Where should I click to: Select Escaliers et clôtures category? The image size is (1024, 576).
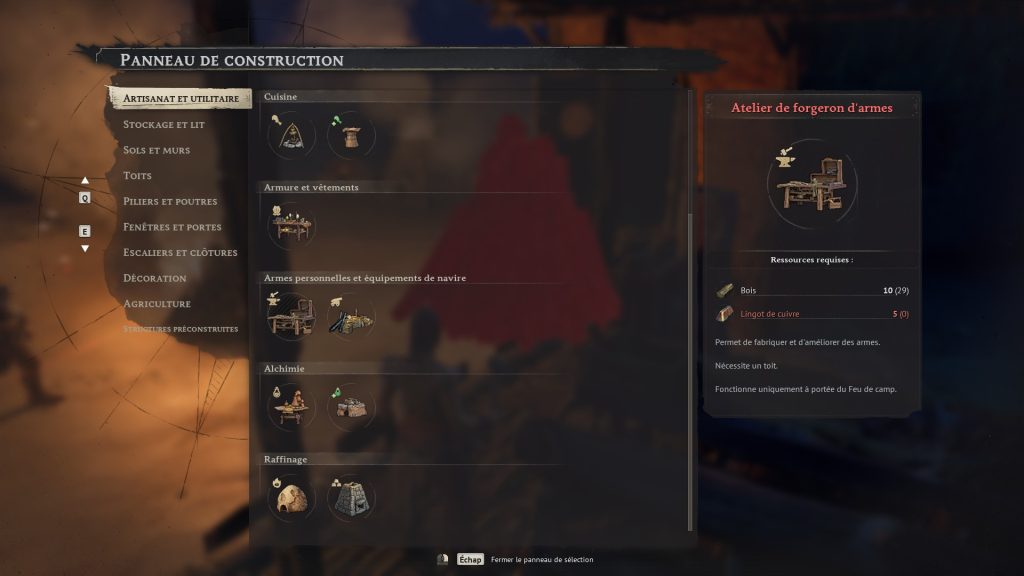(180, 252)
